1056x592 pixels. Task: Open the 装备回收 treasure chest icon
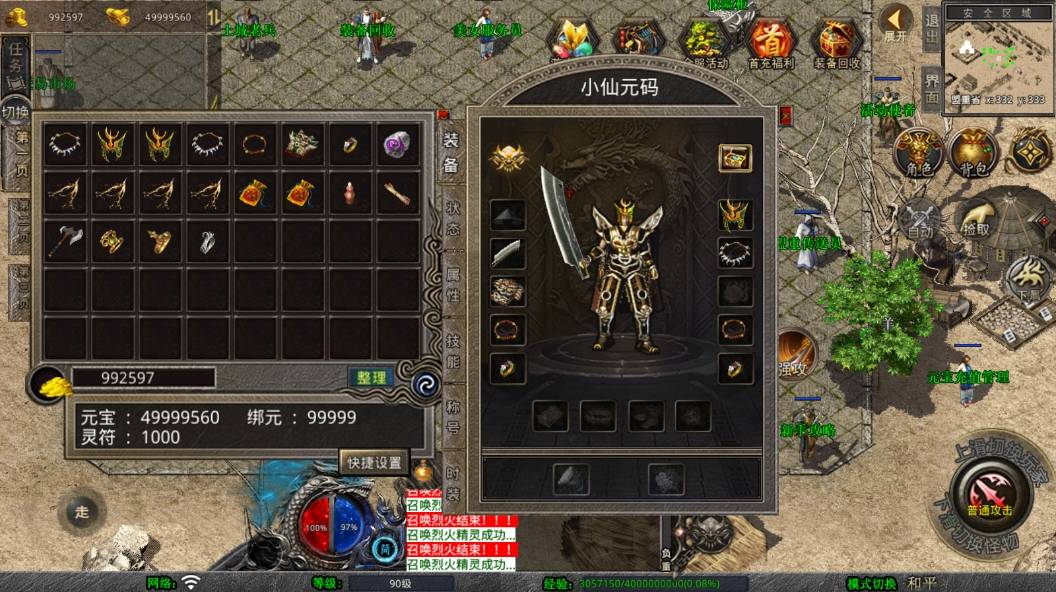(x=836, y=42)
